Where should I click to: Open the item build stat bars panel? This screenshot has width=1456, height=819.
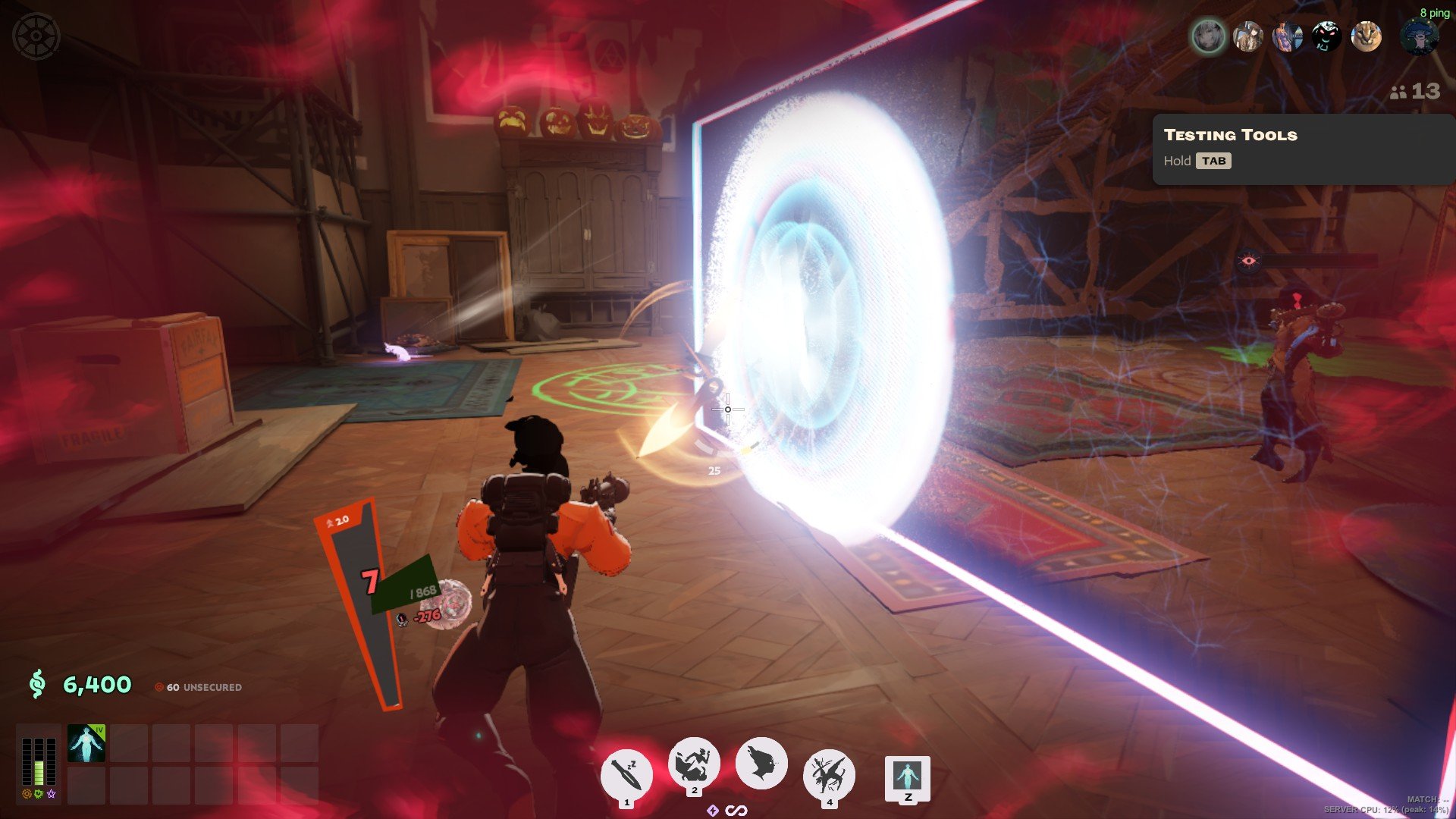39,761
